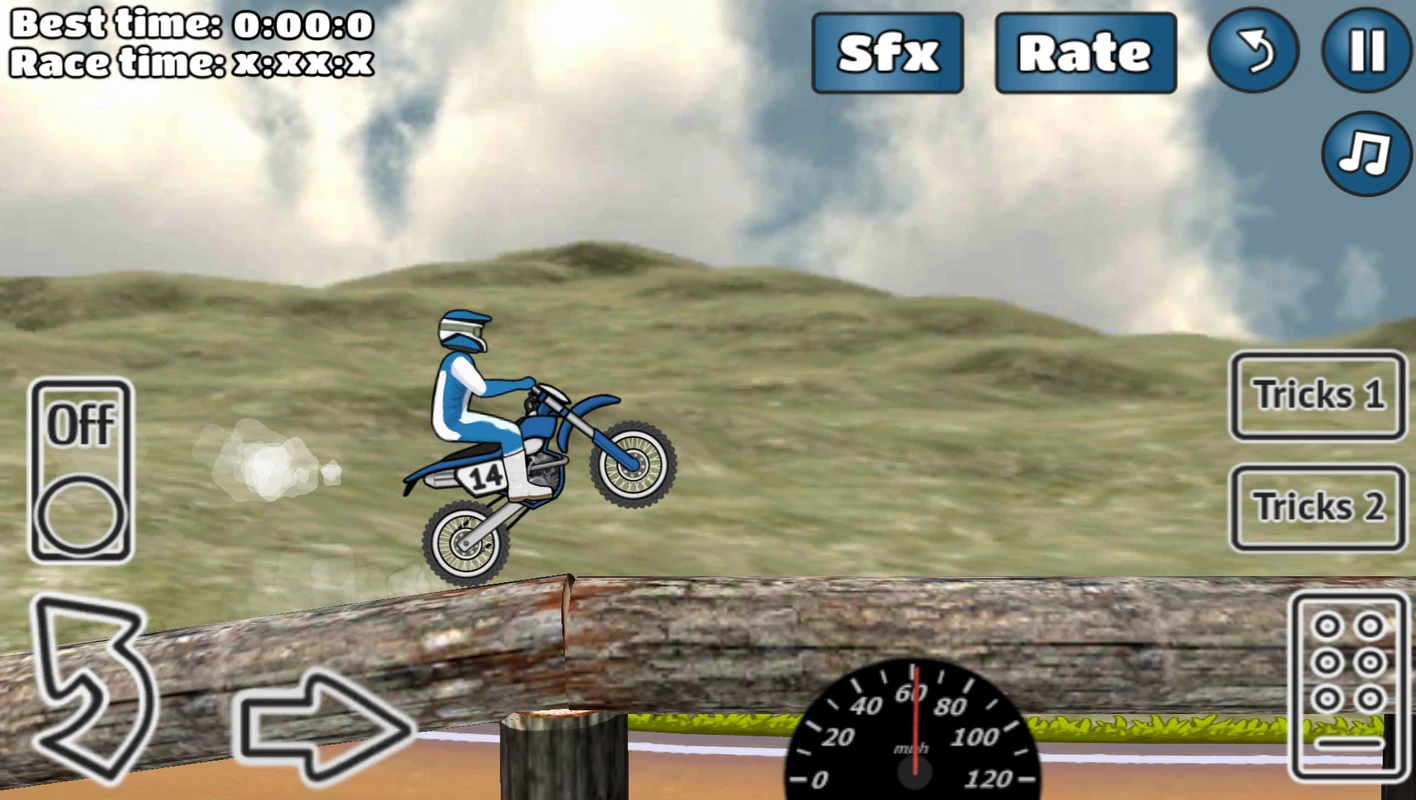
Task: Select the Tricks 2 menu option
Action: pos(1316,508)
